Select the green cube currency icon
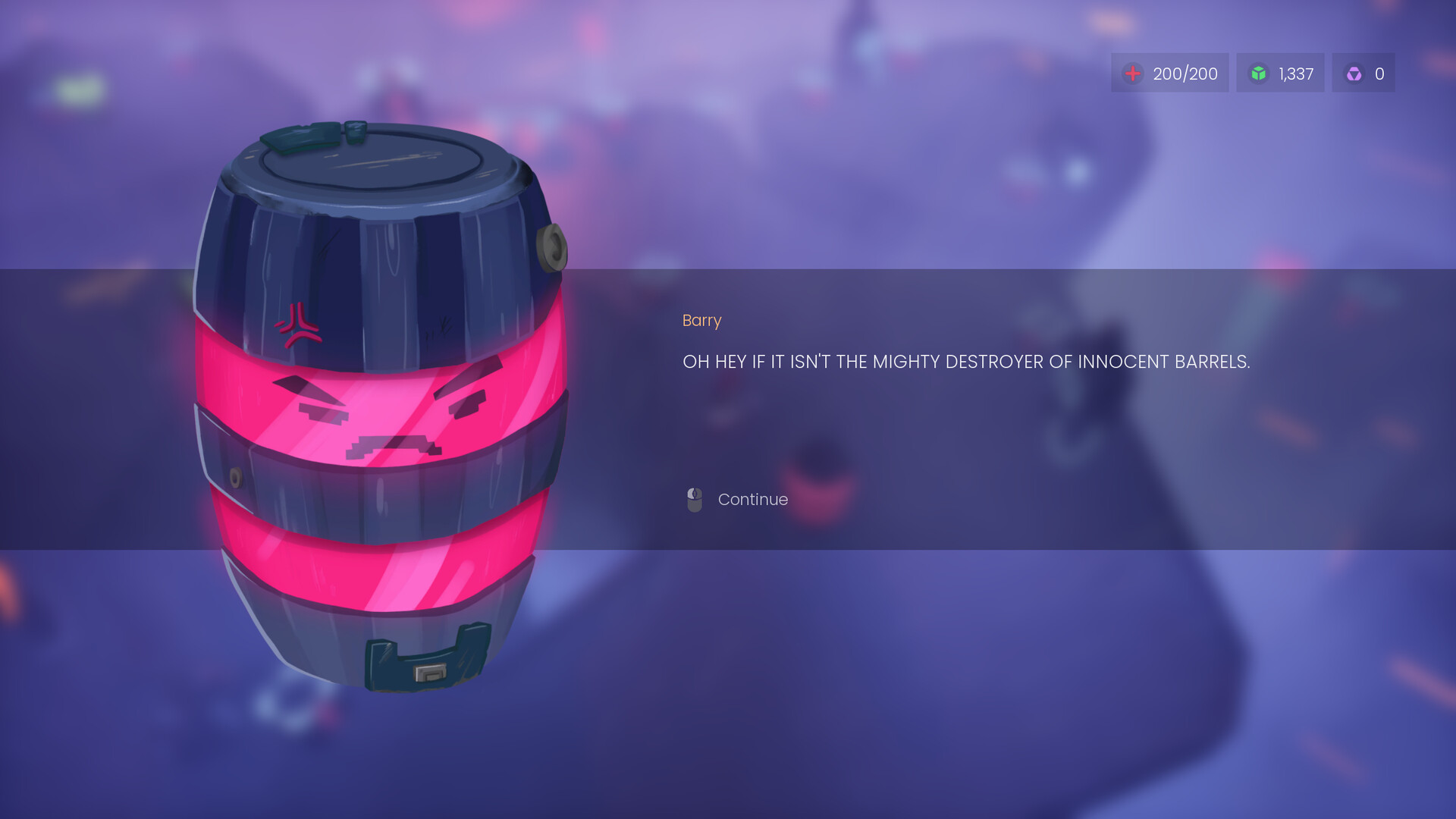The height and width of the screenshot is (819, 1456). pos(1259,73)
